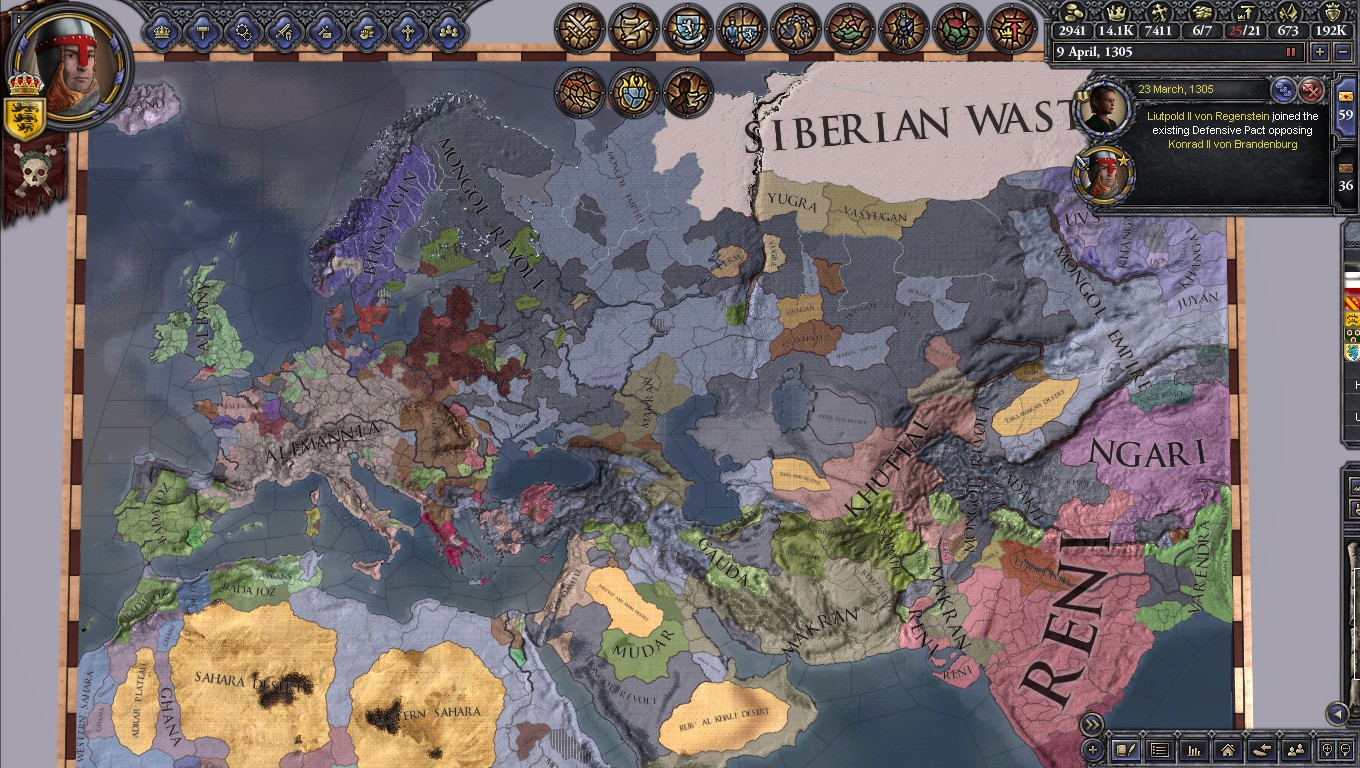The width and height of the screenshot is (1360, 768).
Task: Zoom the map in with the plus magnifier
Action: click(x=1328, y=750)
